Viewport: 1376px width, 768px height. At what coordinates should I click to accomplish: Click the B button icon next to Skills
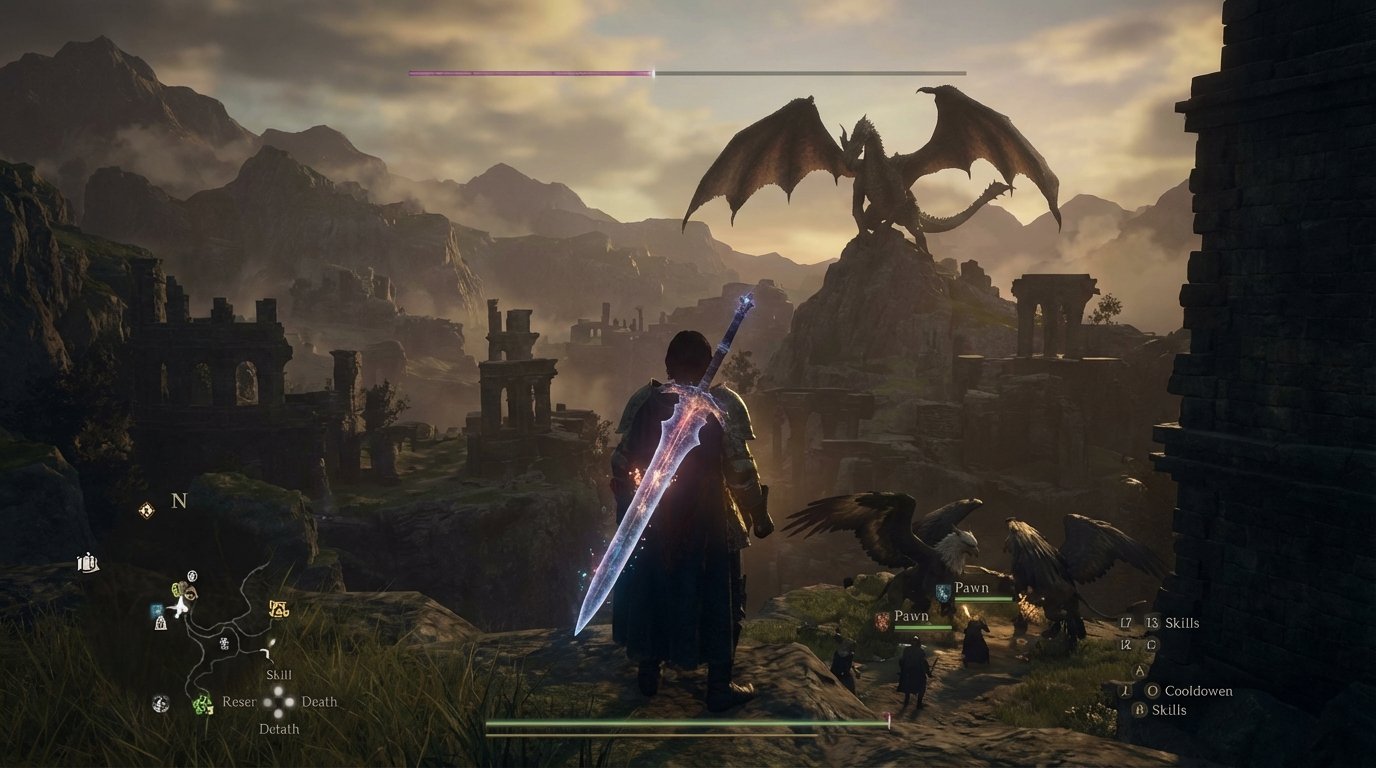point(1138,708)
